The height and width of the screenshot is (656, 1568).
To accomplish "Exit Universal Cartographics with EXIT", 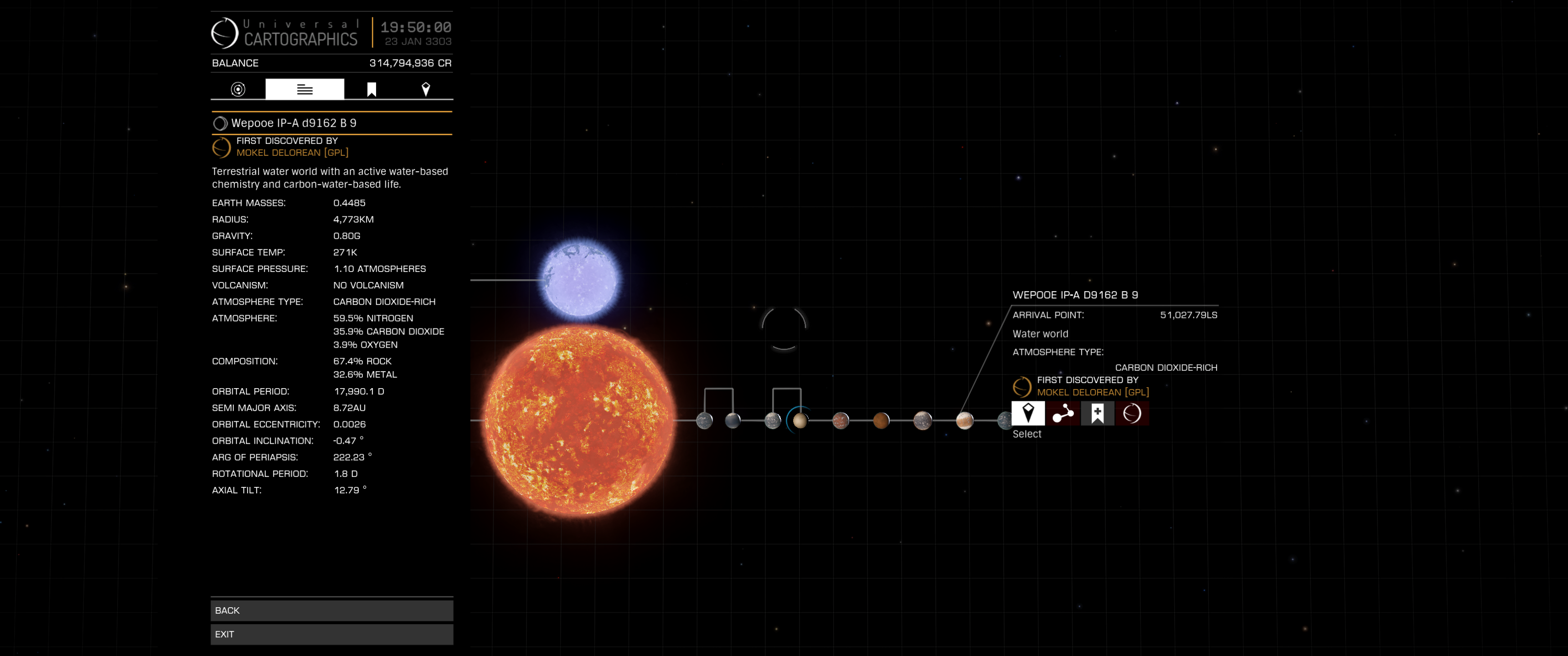I will click(x=331, y=634).
